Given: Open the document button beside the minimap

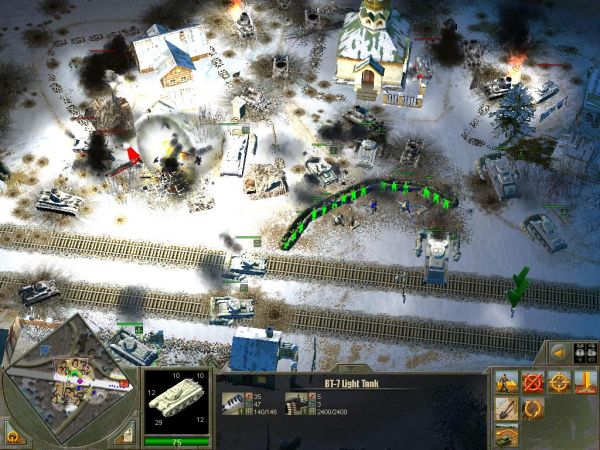Looking at the screenshot, I should tap(125, 434).
